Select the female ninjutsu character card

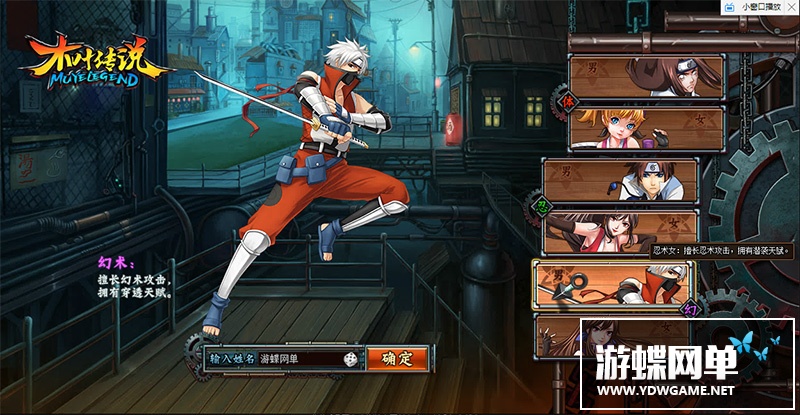point(620,231)
